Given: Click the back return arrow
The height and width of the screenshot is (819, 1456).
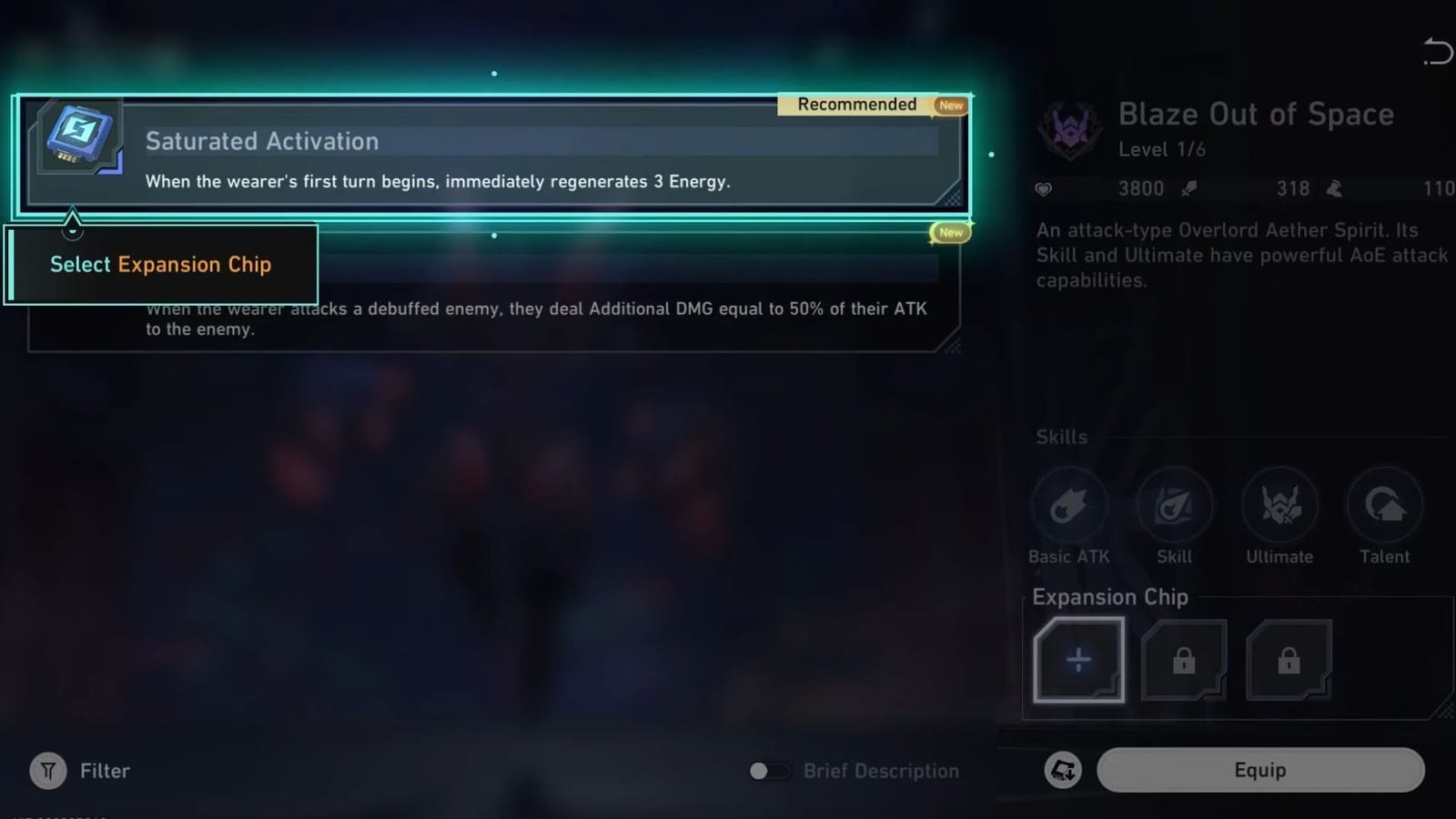Looking at the screenshot, I should coord(1436,52).
